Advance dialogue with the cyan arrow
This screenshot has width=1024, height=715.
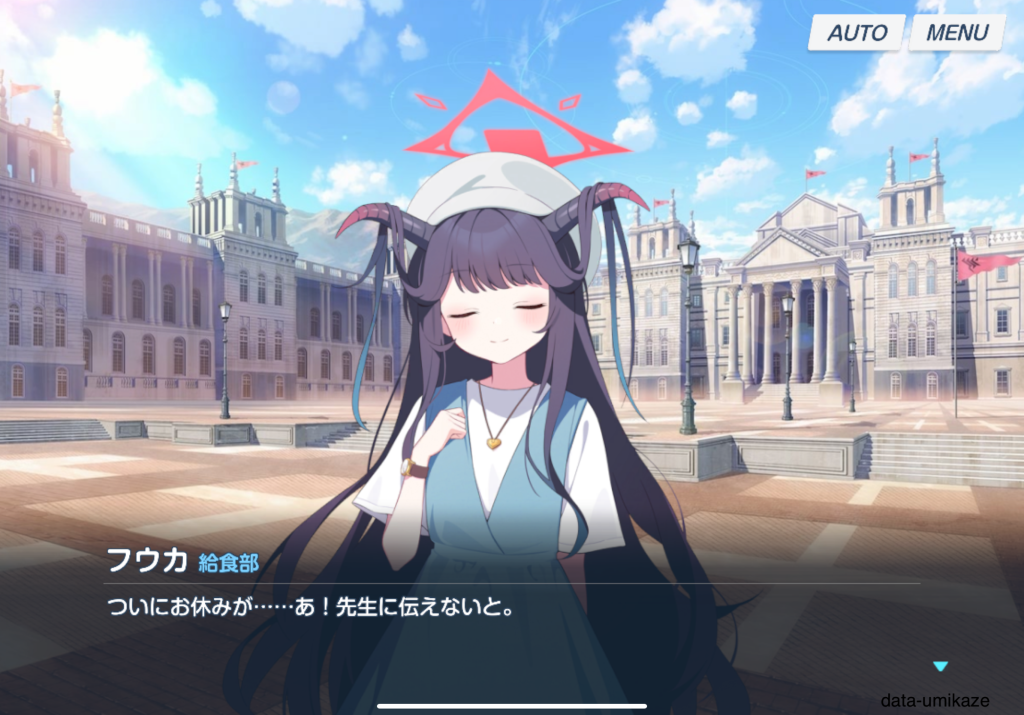(939, 666)
